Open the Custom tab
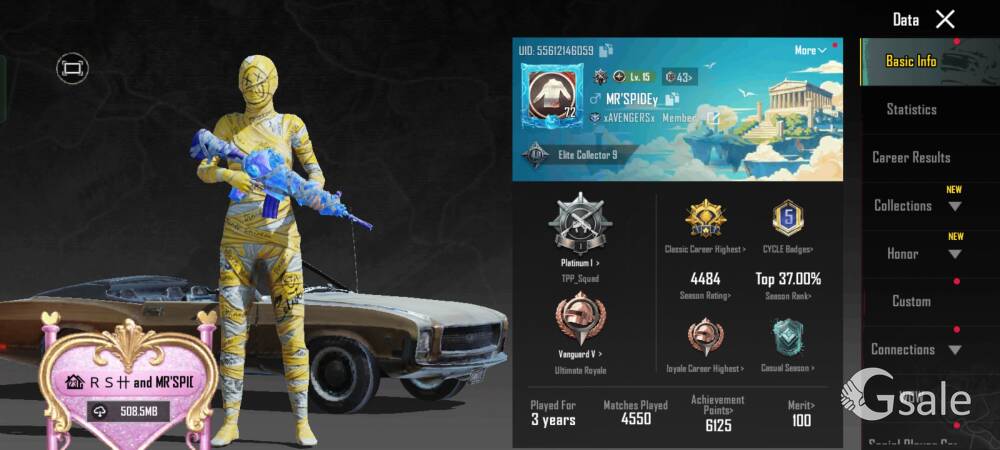The height and width of the screenshot is (450, 1000). point(911,301)
